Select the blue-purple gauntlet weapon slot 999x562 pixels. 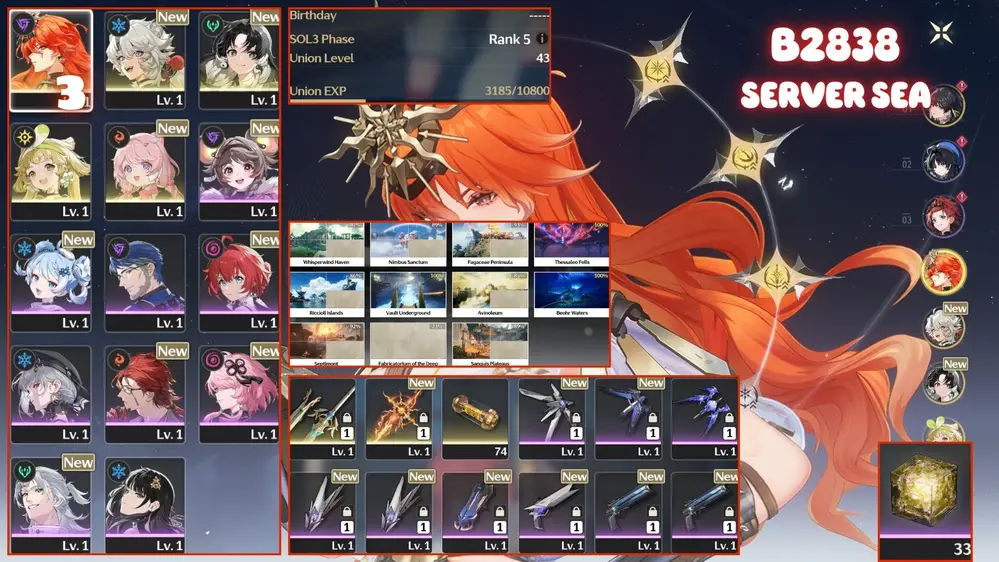click(x=475, y=509)
